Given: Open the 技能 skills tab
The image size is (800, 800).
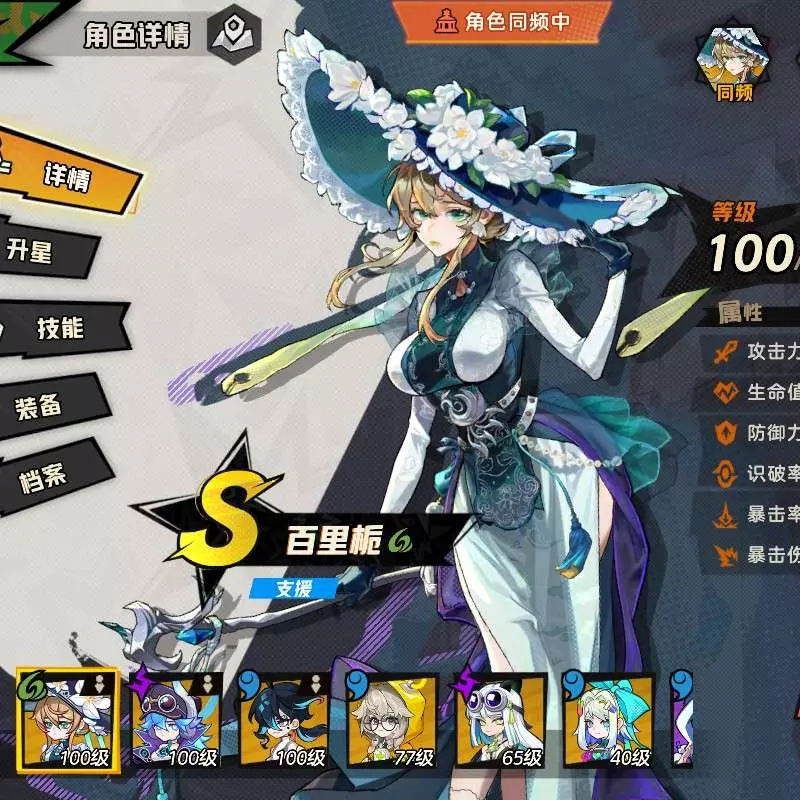Looking at the screenshot, I should pos(60,328).
